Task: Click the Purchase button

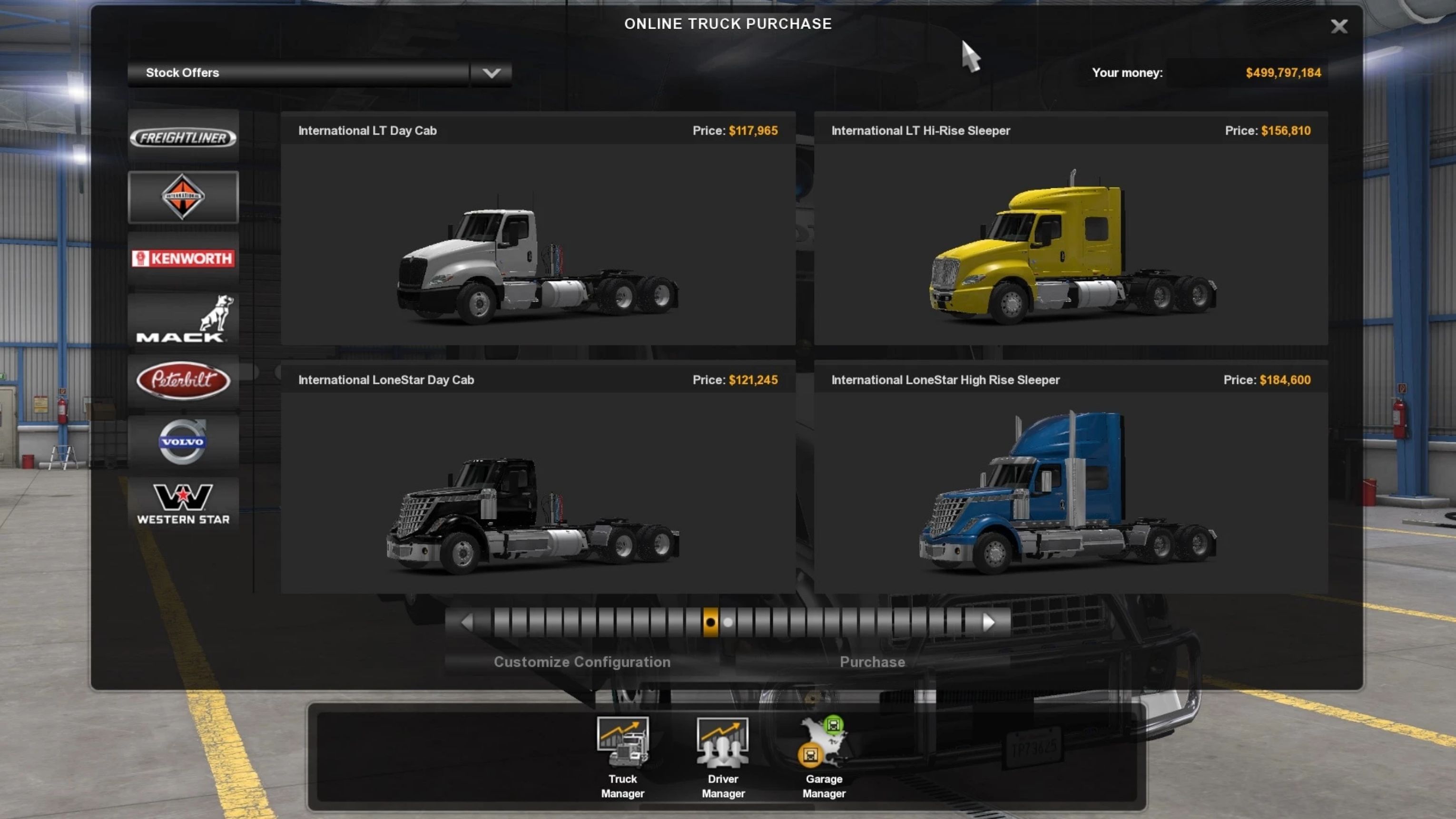Action: 872,662
